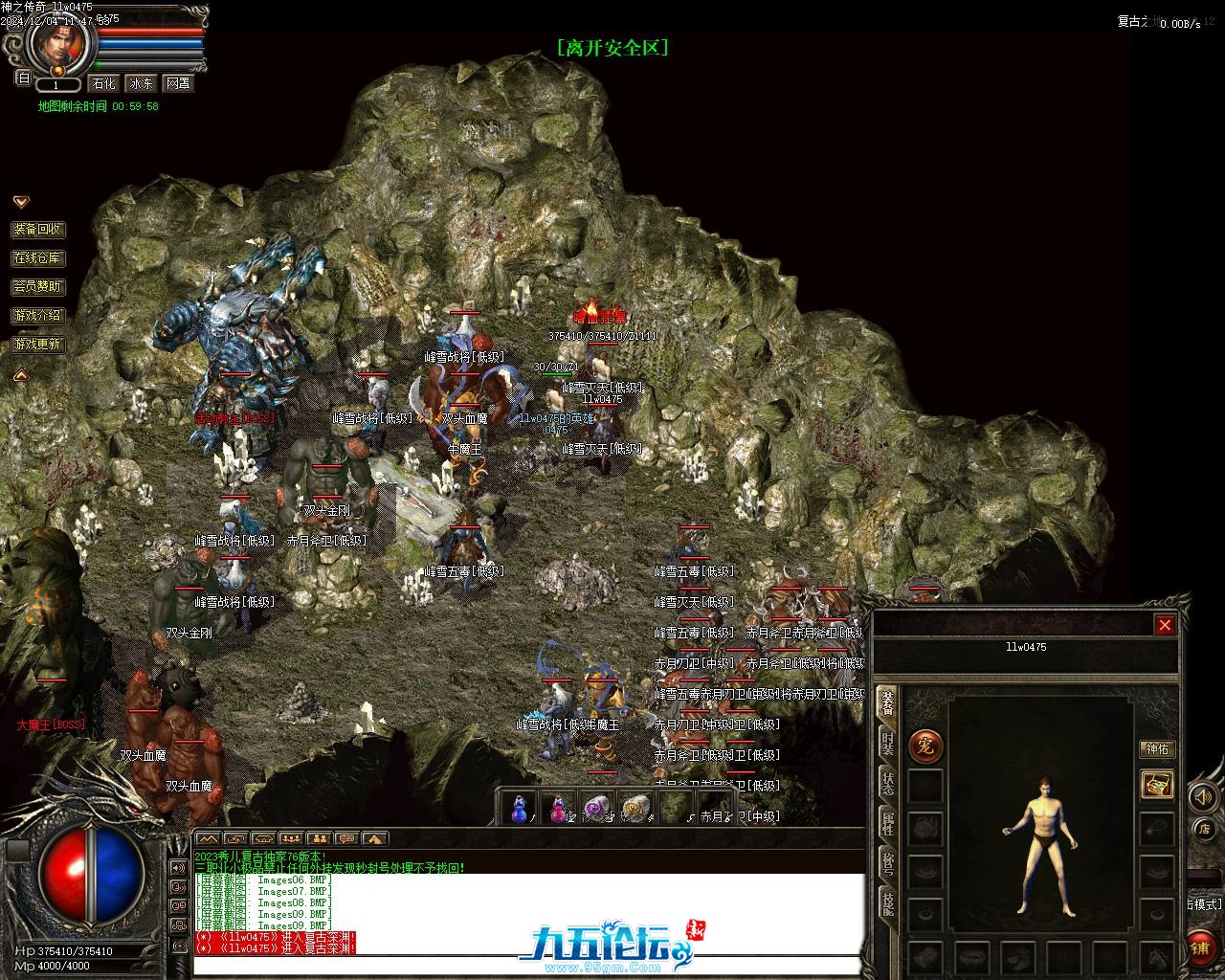Use the blue potion in the hotbar
This screenshot has width=1225, height=980.
tap(519, 809)
